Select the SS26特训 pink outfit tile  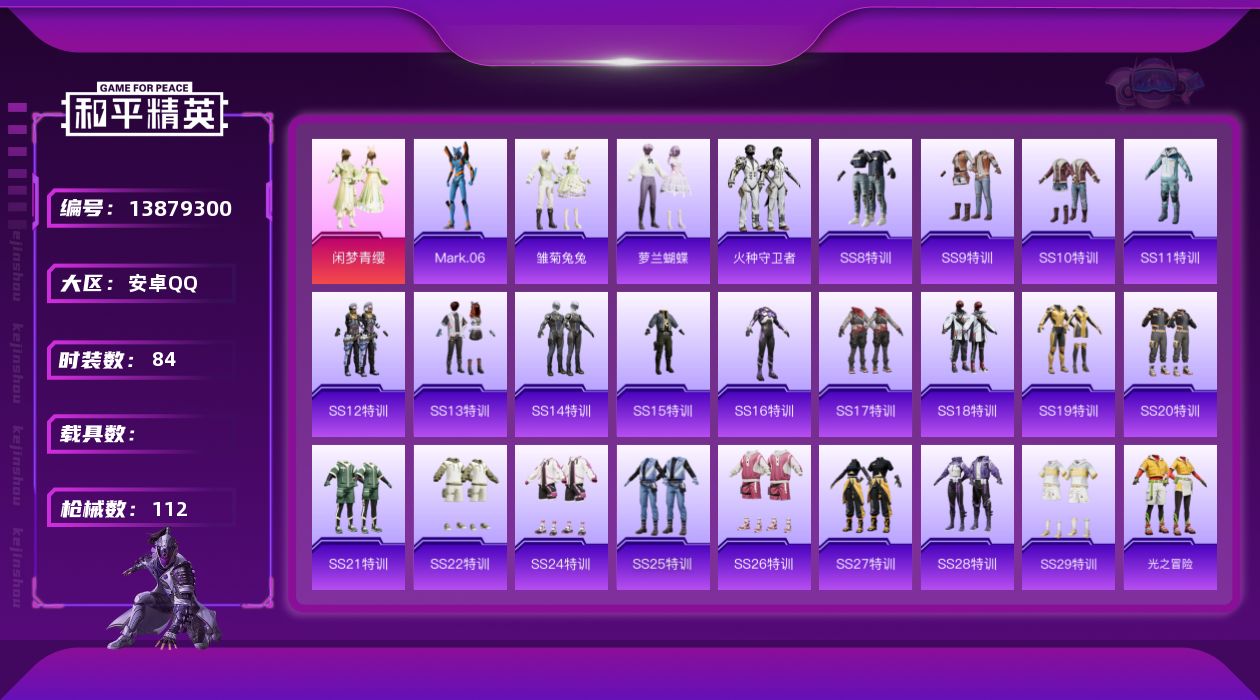[x=764, y=517]
